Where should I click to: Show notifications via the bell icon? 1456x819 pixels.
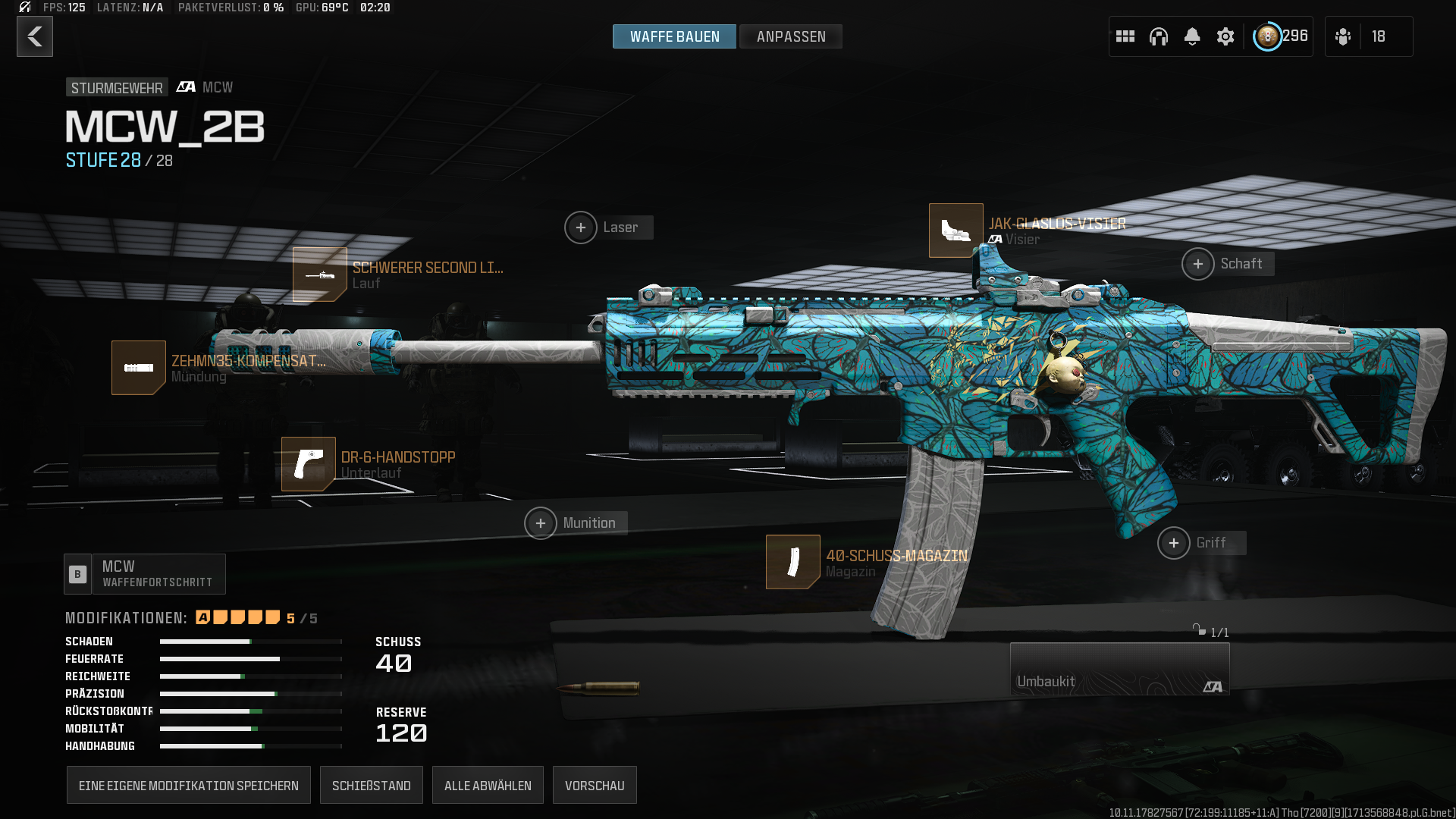pyautogui.click(x=1191, y=36)
